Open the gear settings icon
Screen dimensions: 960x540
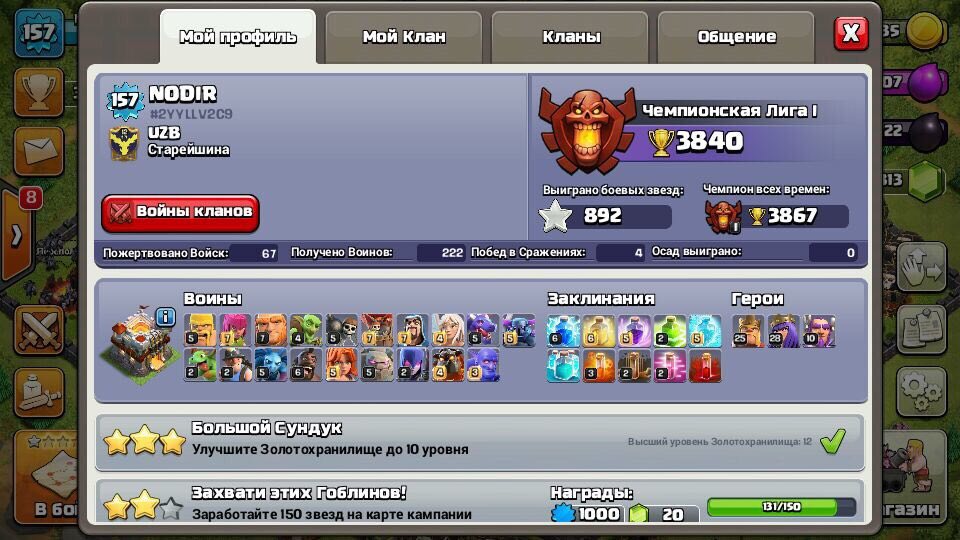(x=920, y=389)
